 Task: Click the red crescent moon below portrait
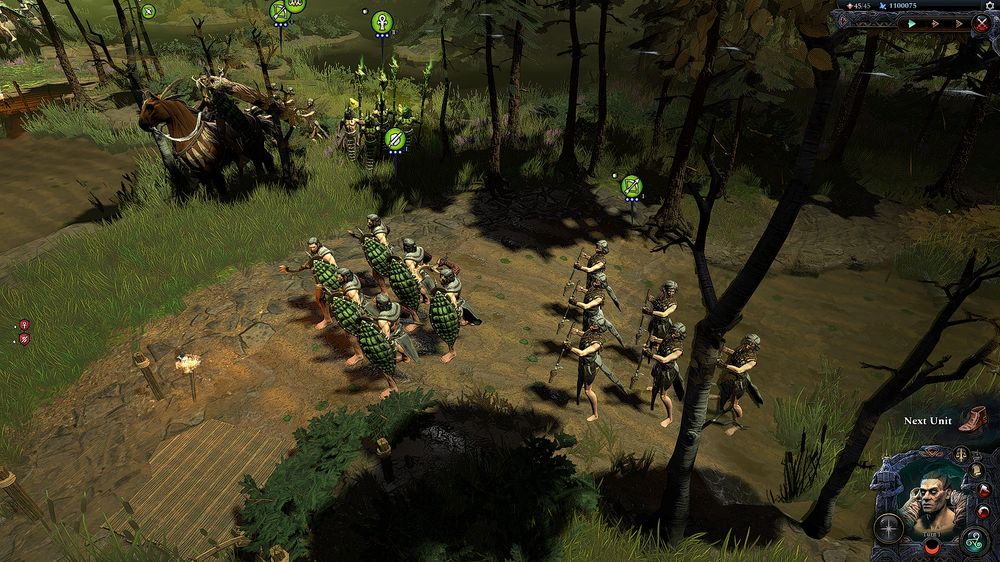click(x=931, y=549)
